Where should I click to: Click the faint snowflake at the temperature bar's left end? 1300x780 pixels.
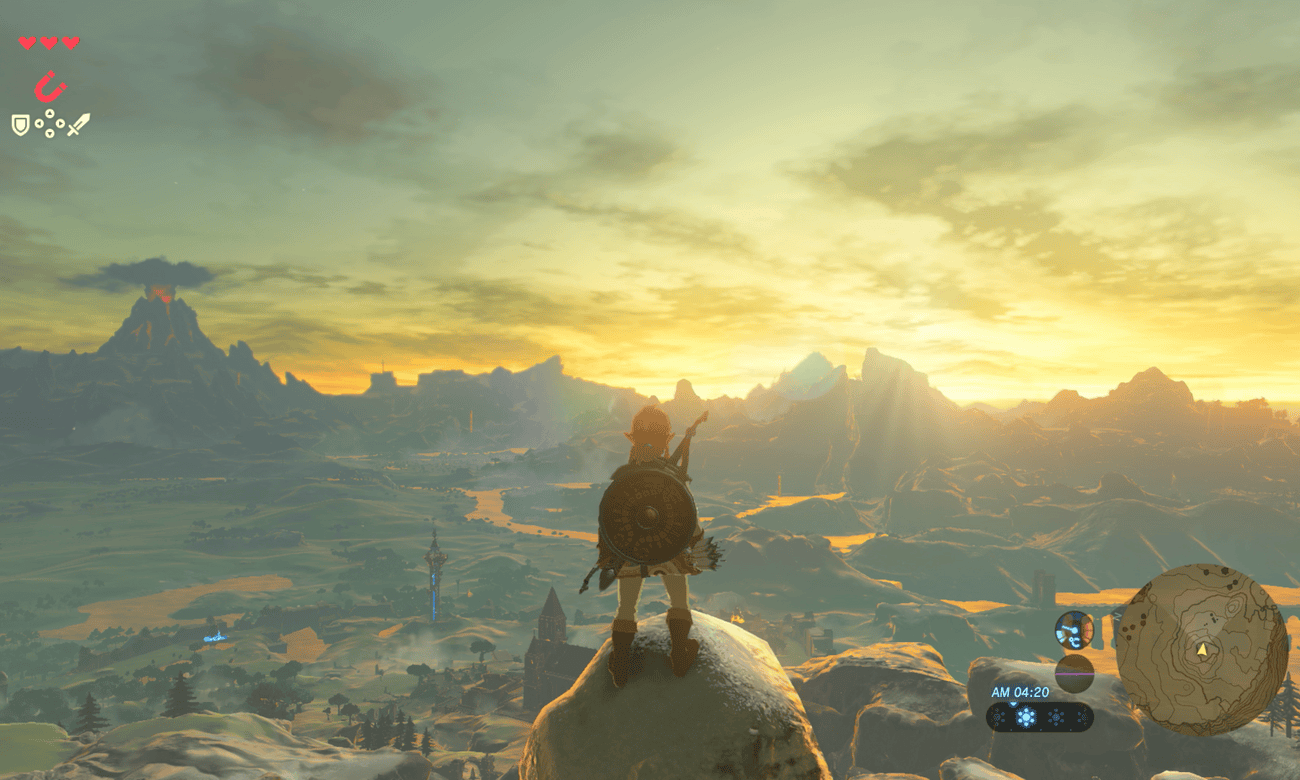[x=998, y=716]
